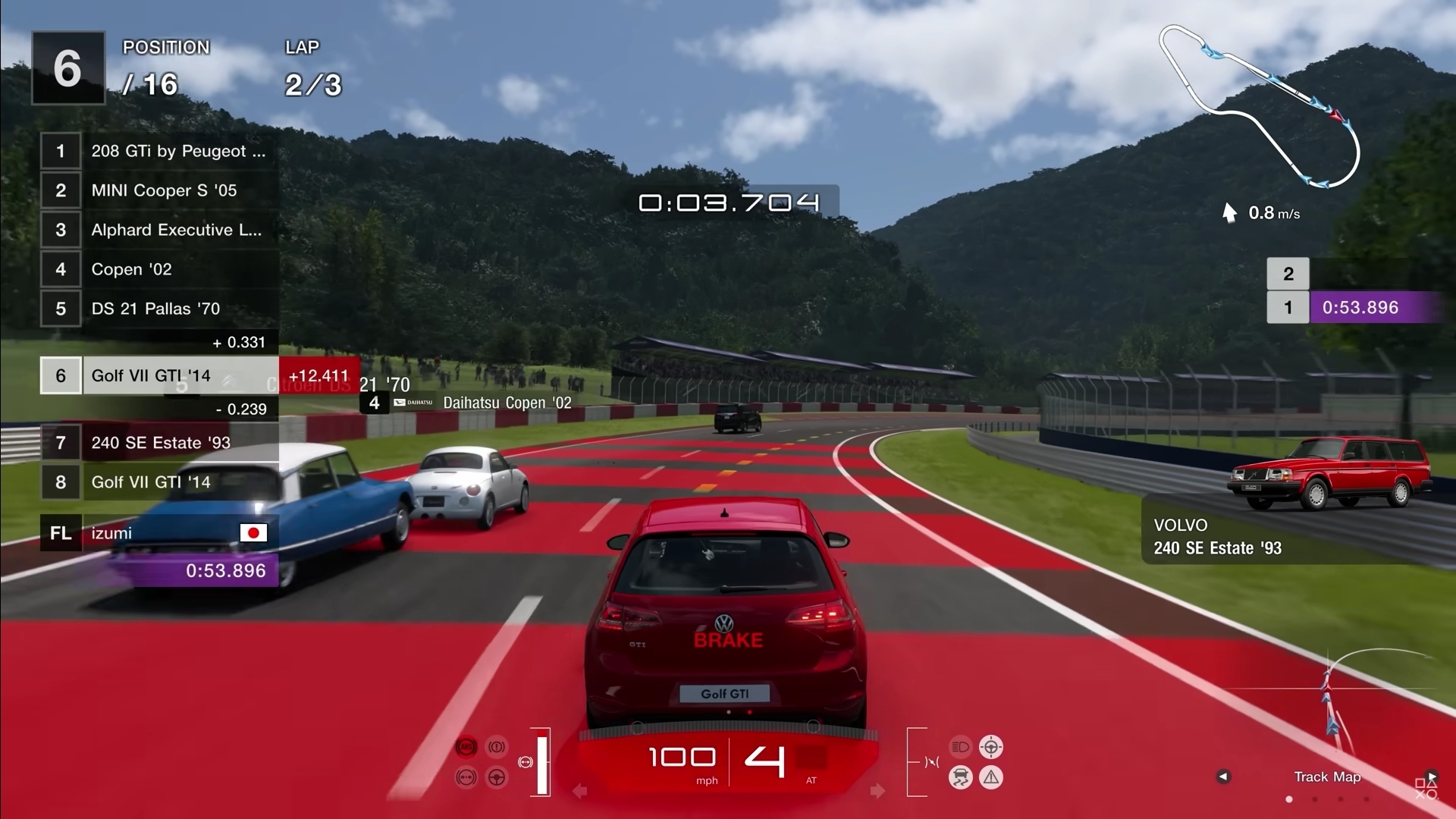
Task: Select the ABS indicator icon
Action: [466, 747]
